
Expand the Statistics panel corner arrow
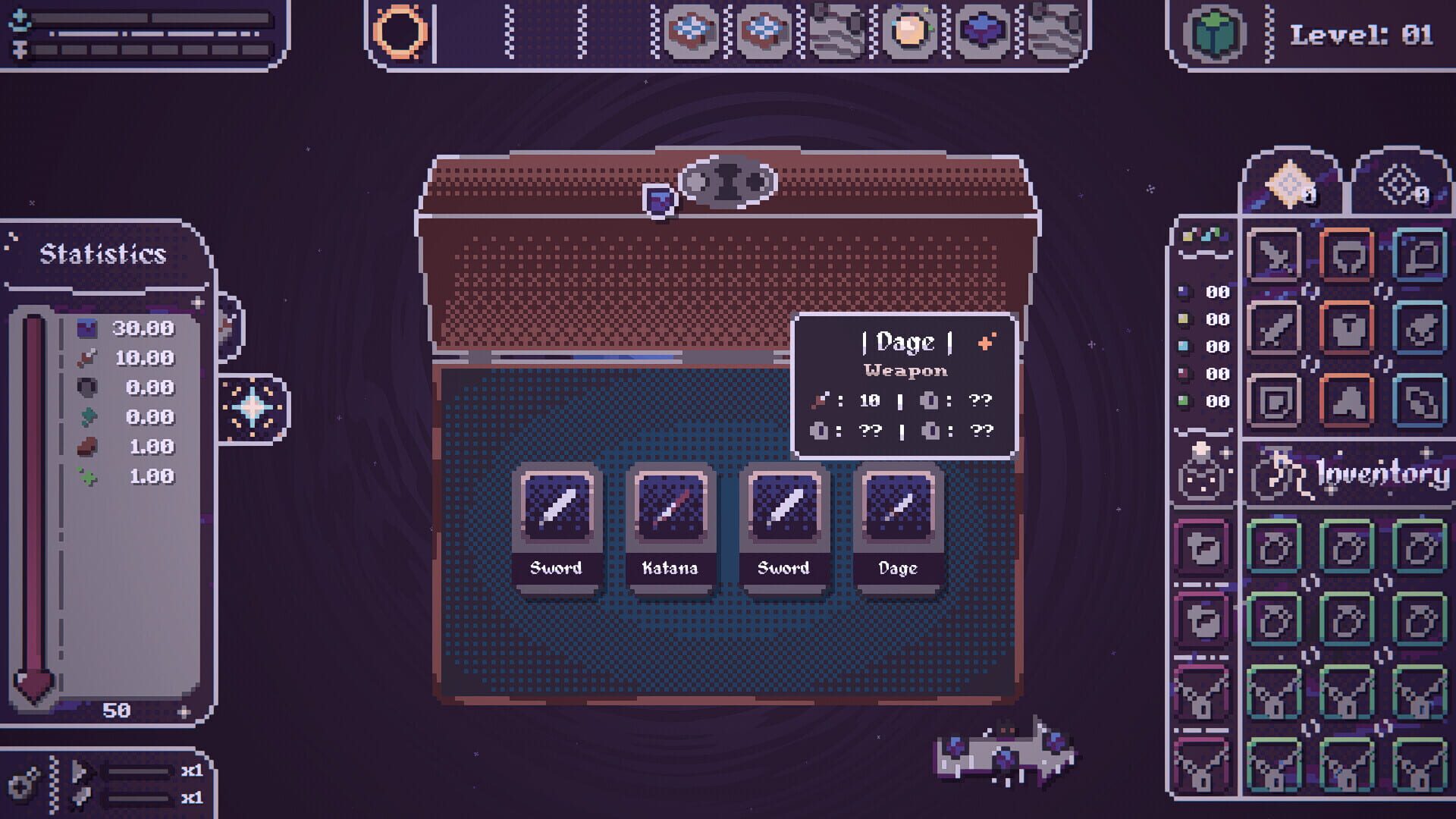click(197, 302)
